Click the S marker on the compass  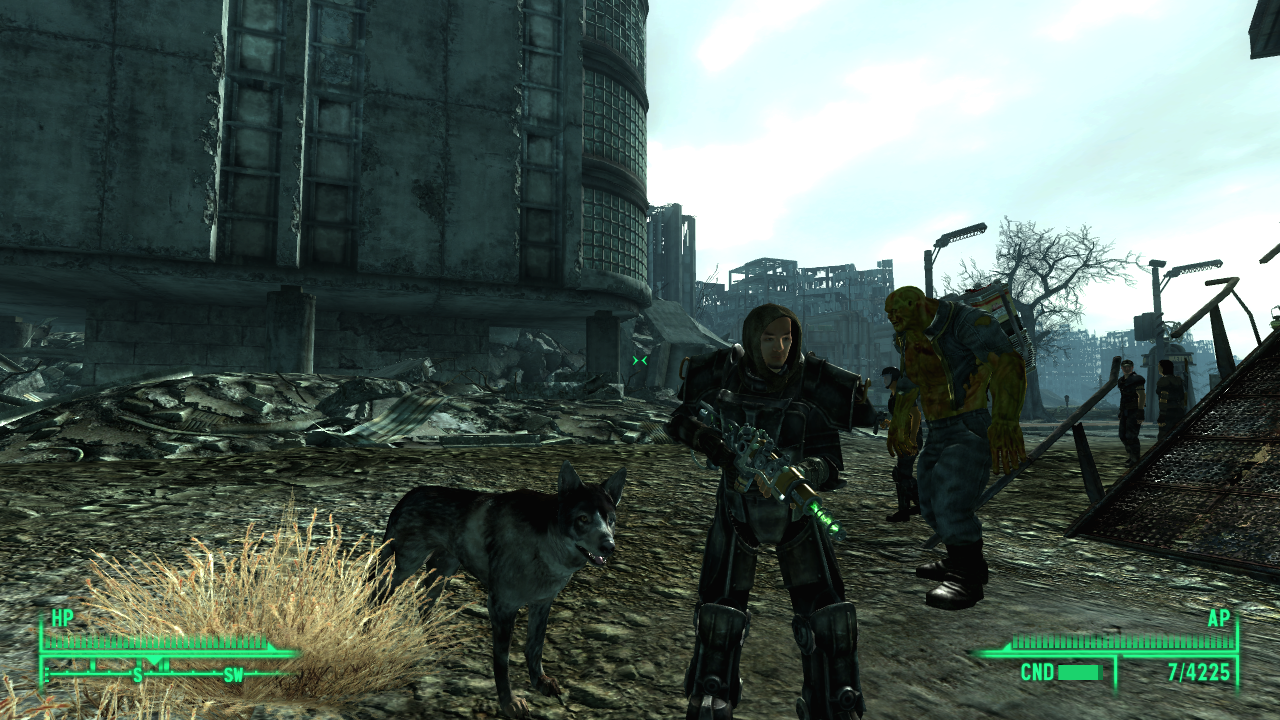coord(136,674)
